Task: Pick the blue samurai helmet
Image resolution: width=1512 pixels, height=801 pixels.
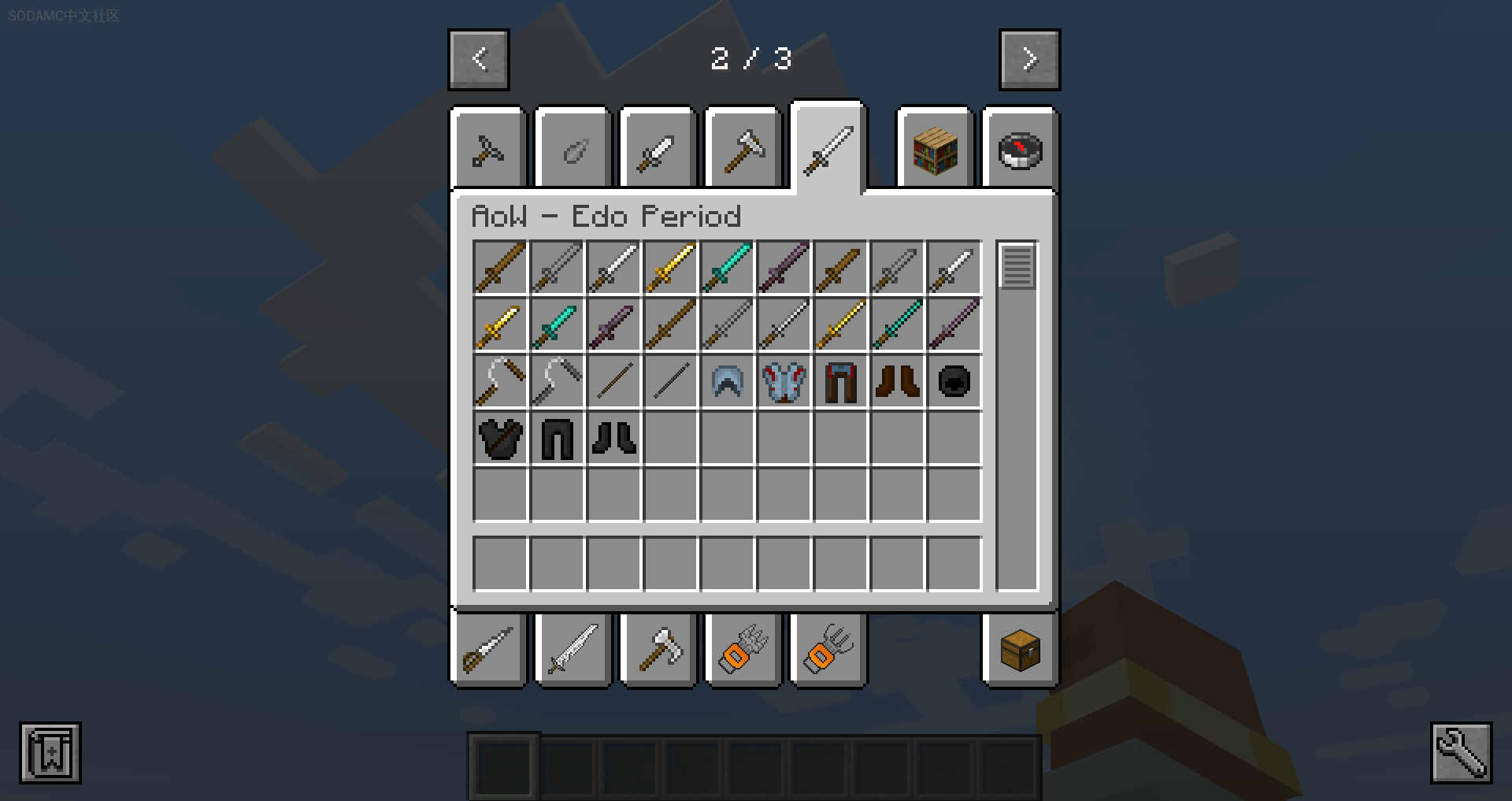Action: pyautogui.click(x=727, y=382)
